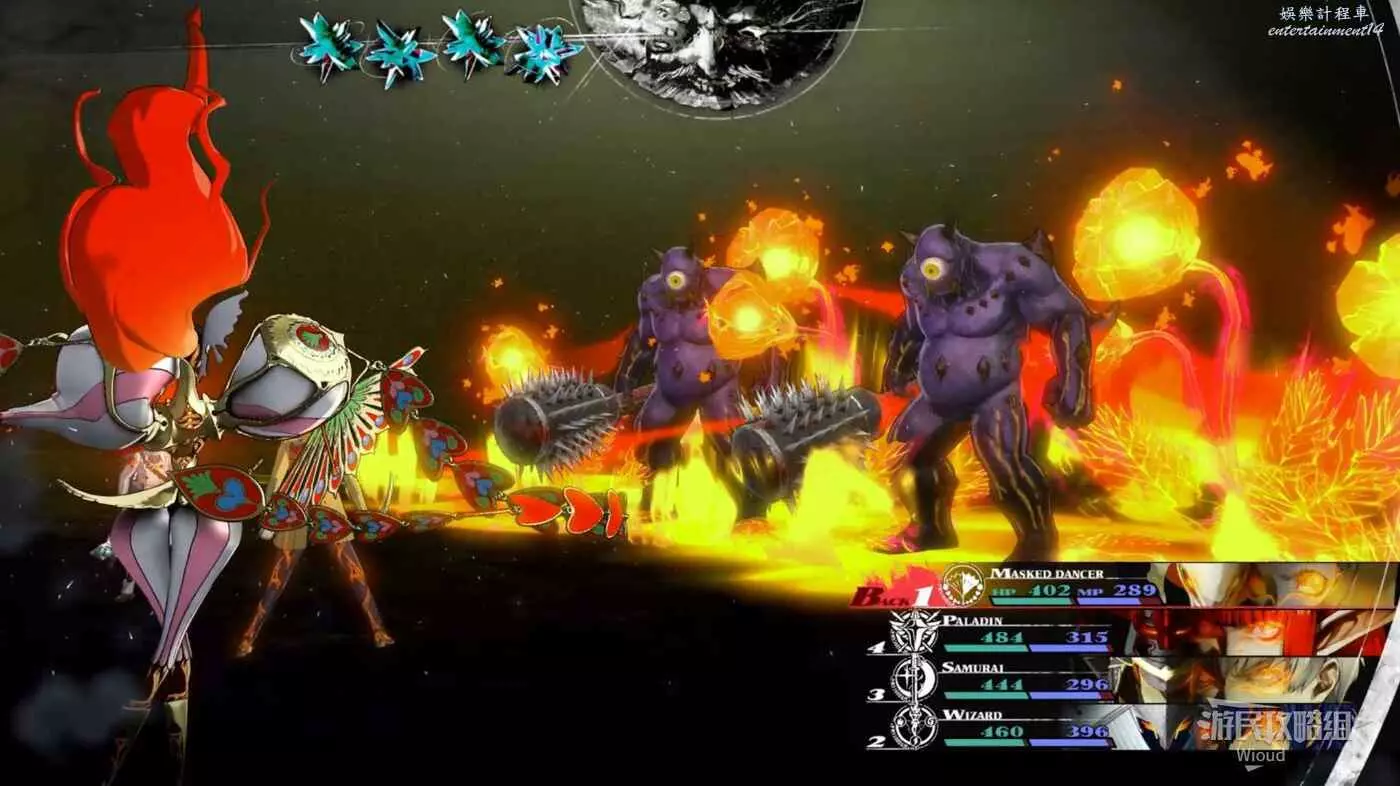Click the Masked Dancer archetype emblem

coord(963,585)
